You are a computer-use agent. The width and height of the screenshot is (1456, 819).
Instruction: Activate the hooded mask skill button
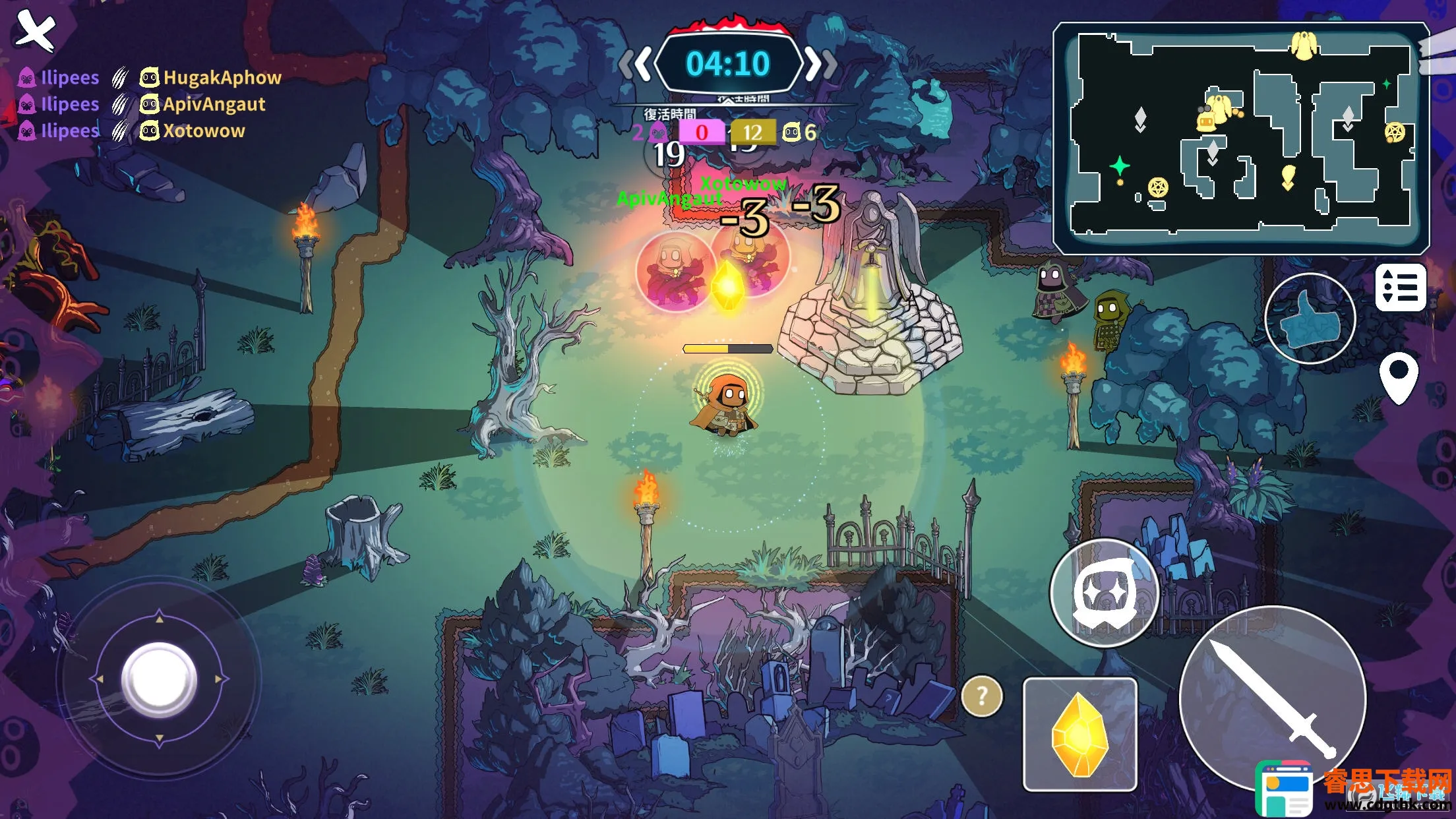click(x=1105, y=593)
